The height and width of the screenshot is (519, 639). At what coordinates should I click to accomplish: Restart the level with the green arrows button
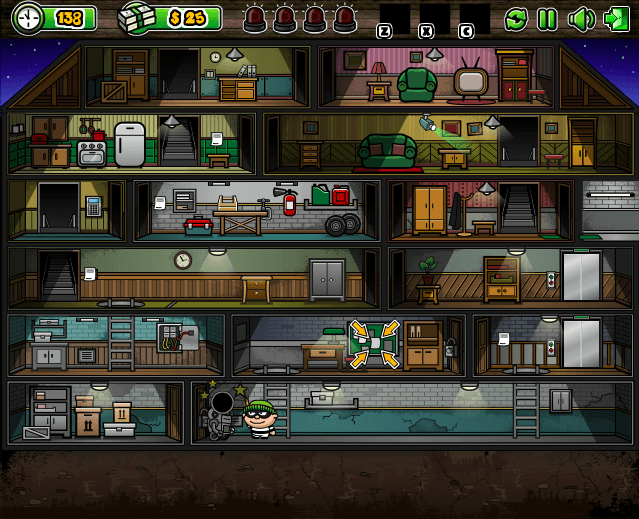[x=516, y=18]
